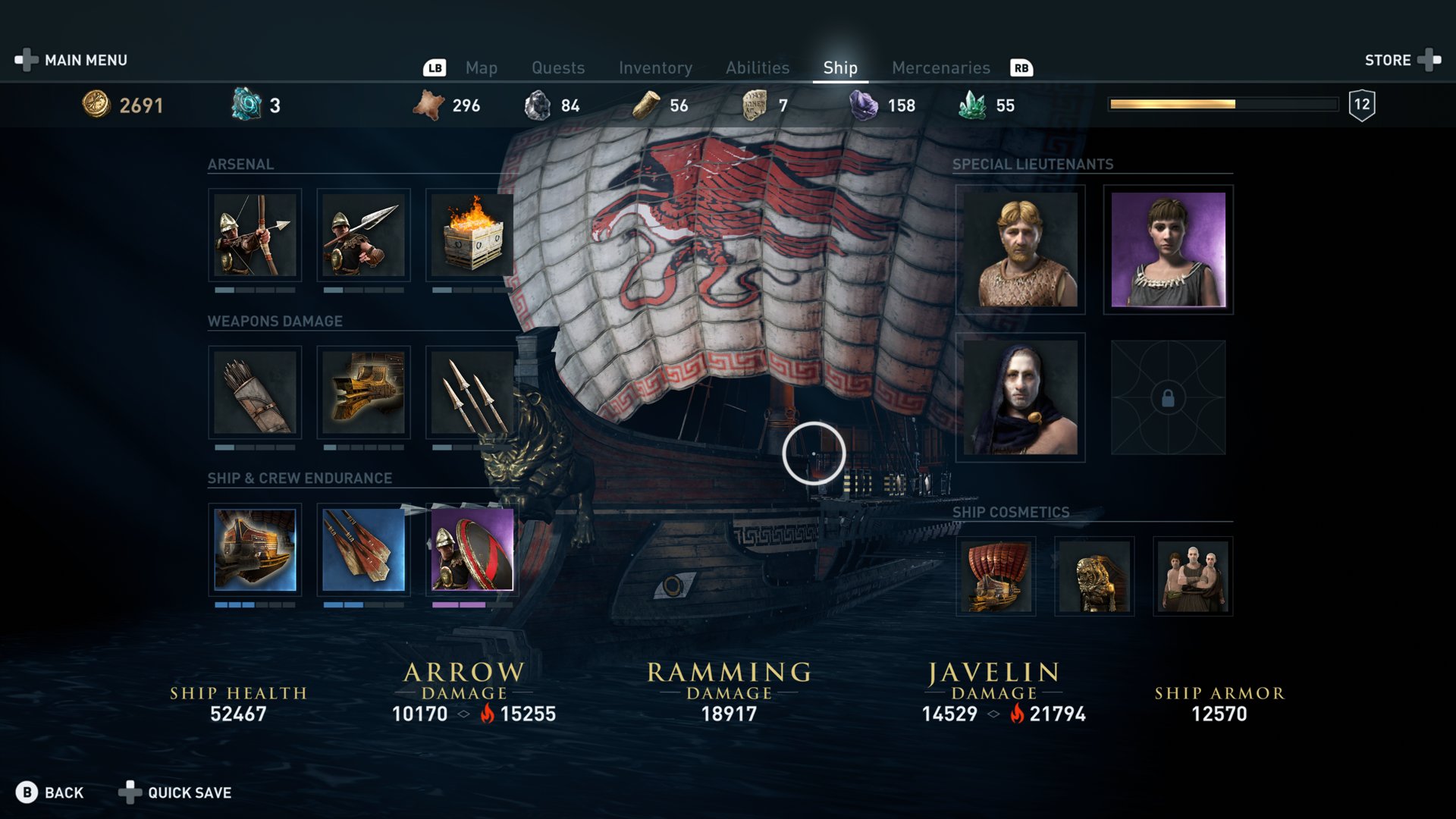Select the bronze ram damage upgrade
Image resolution: width=1456 pixels, height=819 pixels.
[363, 392]
